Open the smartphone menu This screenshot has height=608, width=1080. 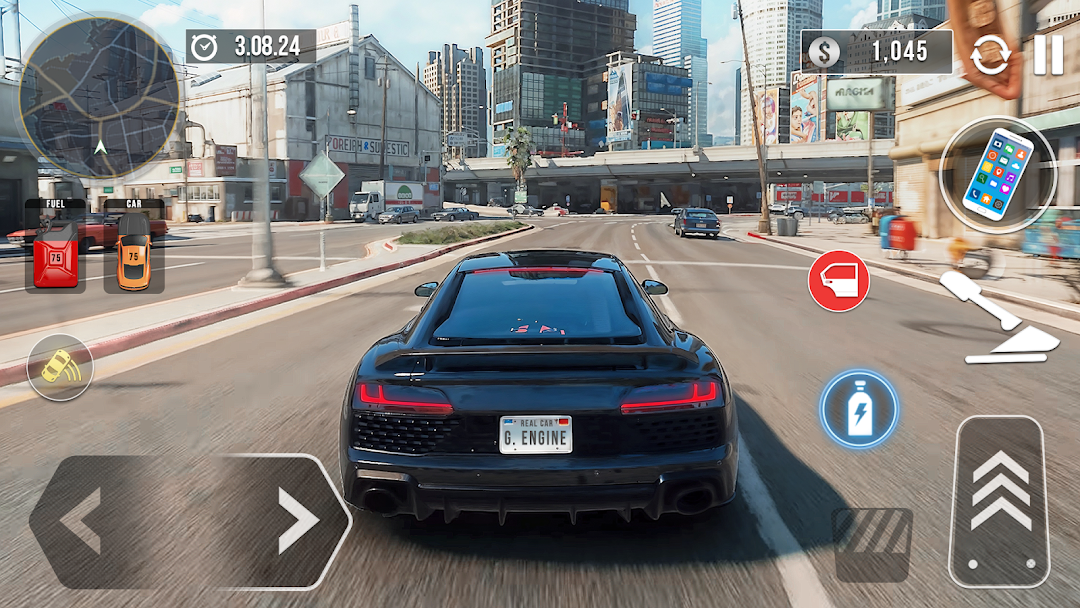pyautogui.click(x=997, y=175)
